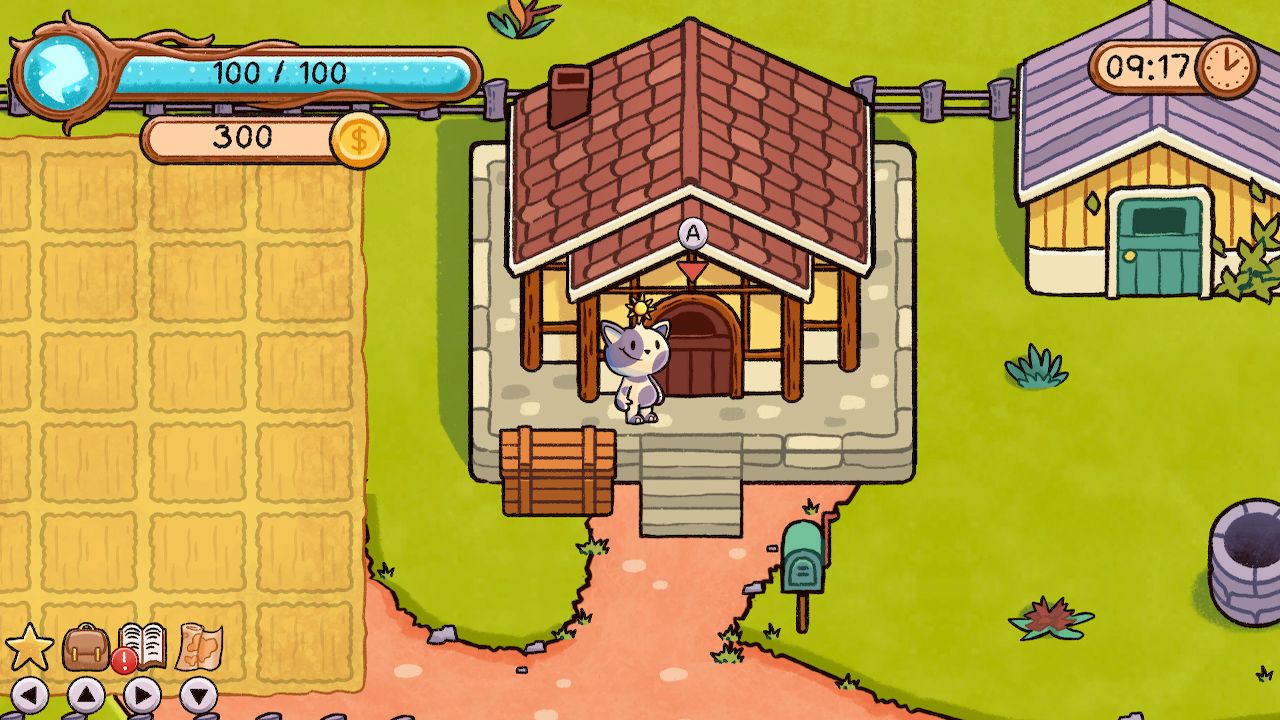Click the 100/100 energy bar
Viewport: 1280px width, 720px height.
click(280, 73)
